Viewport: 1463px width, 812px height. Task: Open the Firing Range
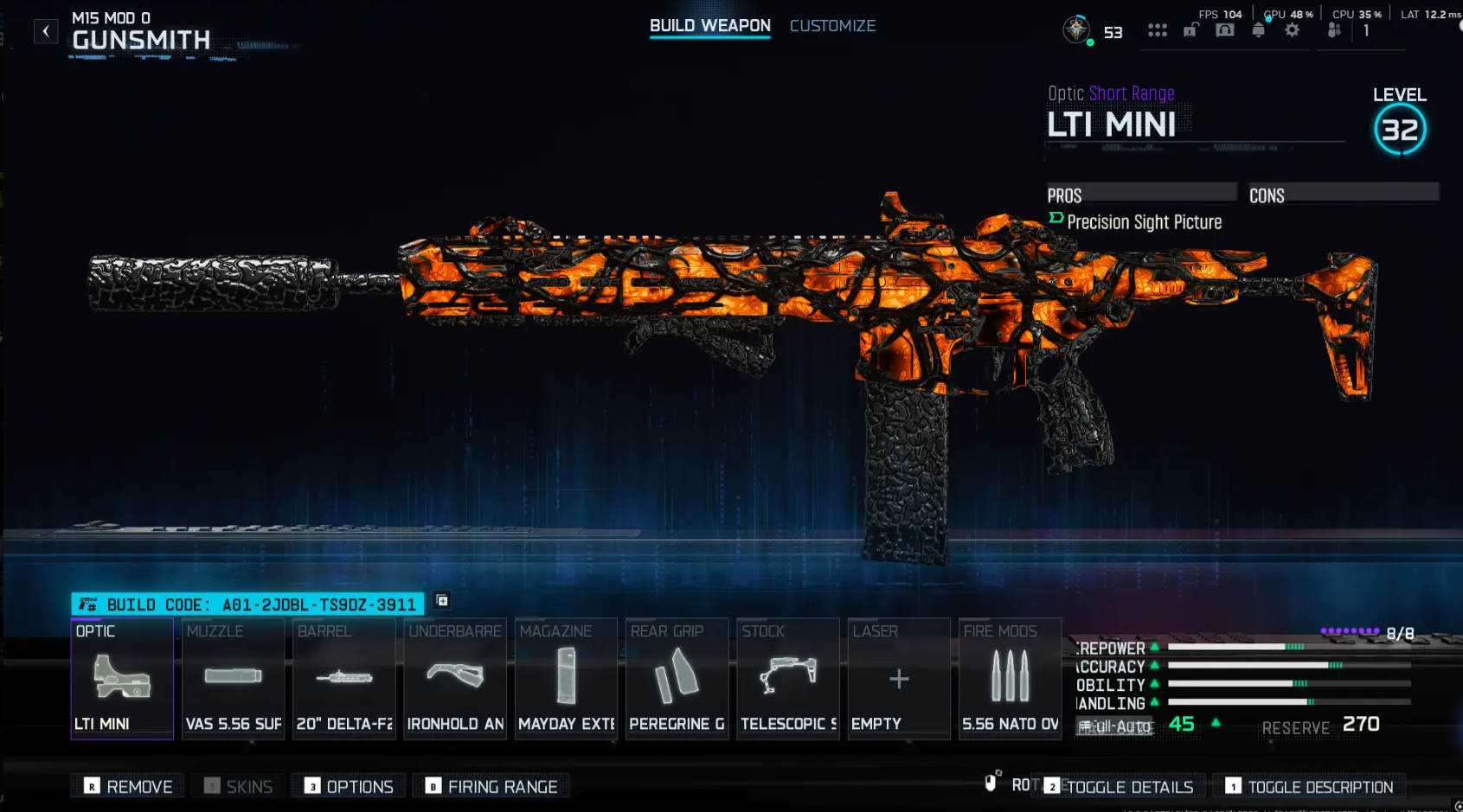pyautogui.click(x=491, y=785)
